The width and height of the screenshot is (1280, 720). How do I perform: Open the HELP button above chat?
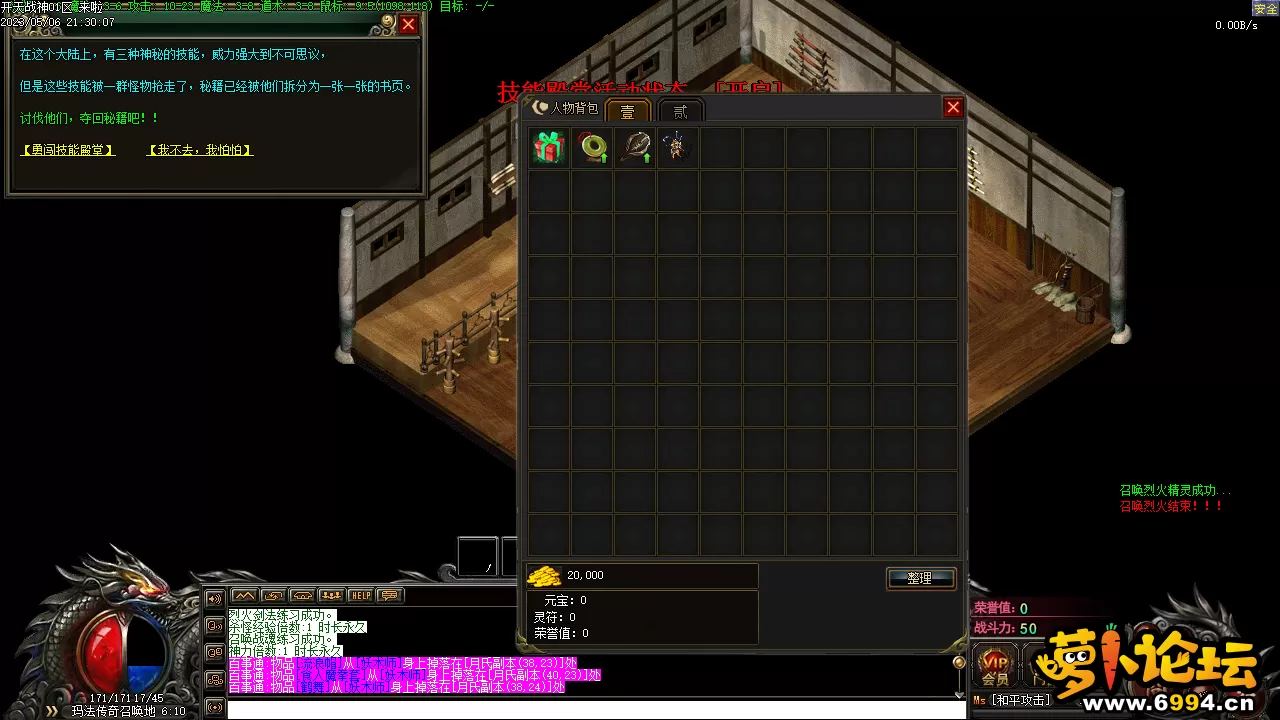(360, 596)
